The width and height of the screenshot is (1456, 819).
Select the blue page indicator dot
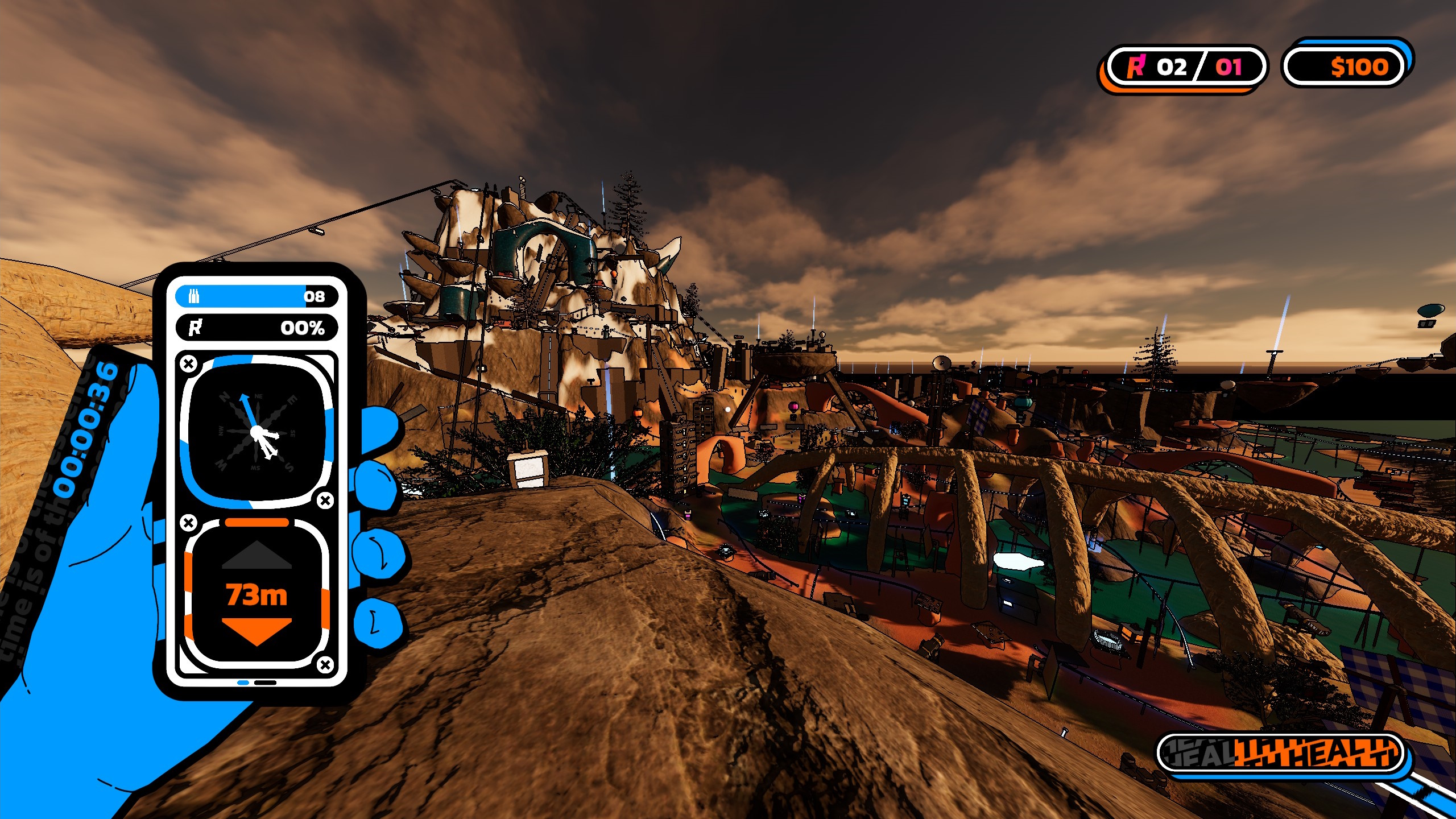coord(243,682)
